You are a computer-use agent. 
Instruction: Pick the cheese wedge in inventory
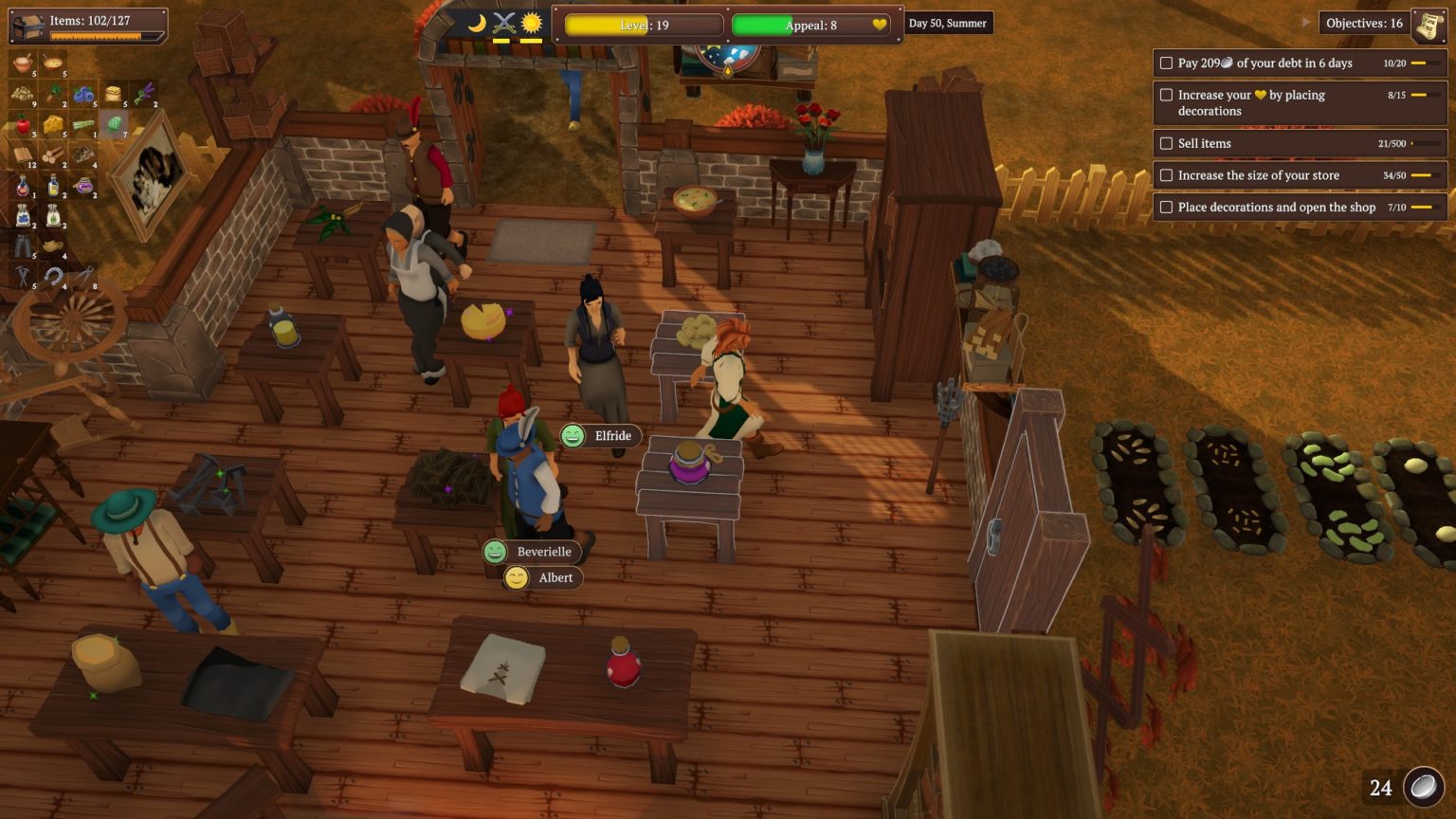pyautogui.click(x=54, y=124)
